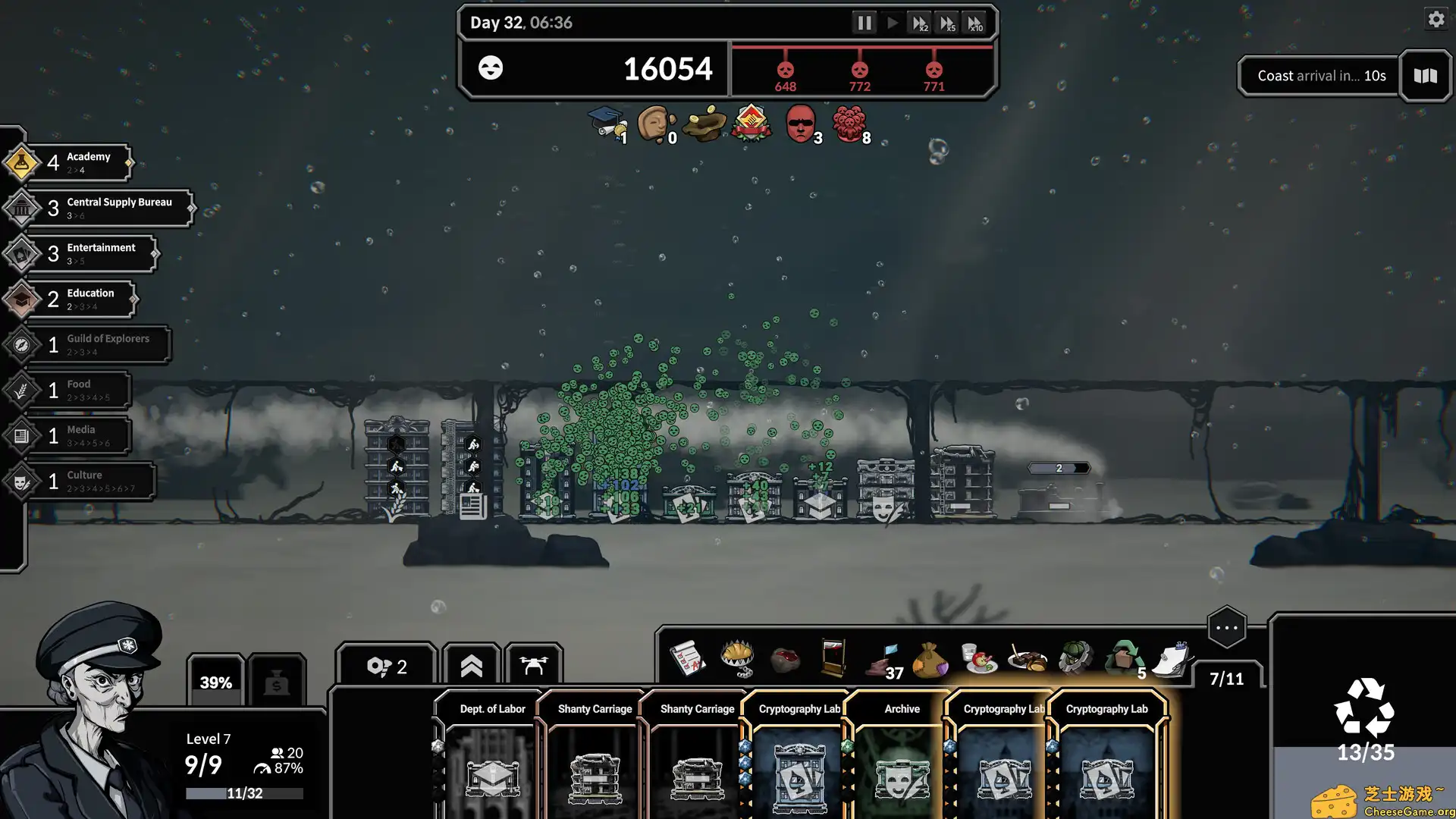Click the guillotine item in the inventory tray

coord(834,658)
